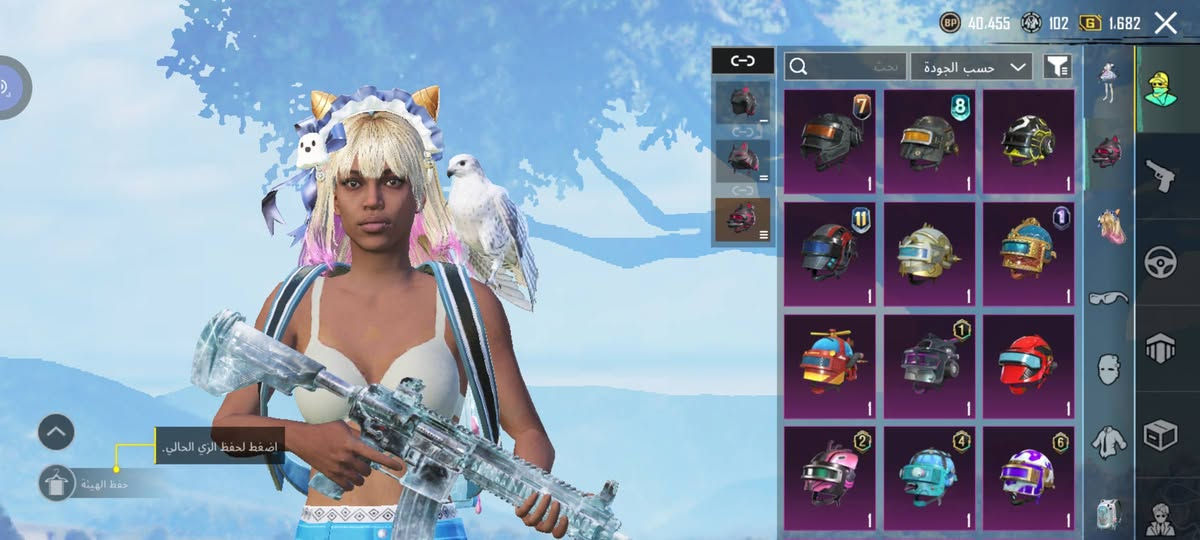1200x540 pixels.
Task: Pick the propeller helicopter helmet skin
Action: pos(830,366)
